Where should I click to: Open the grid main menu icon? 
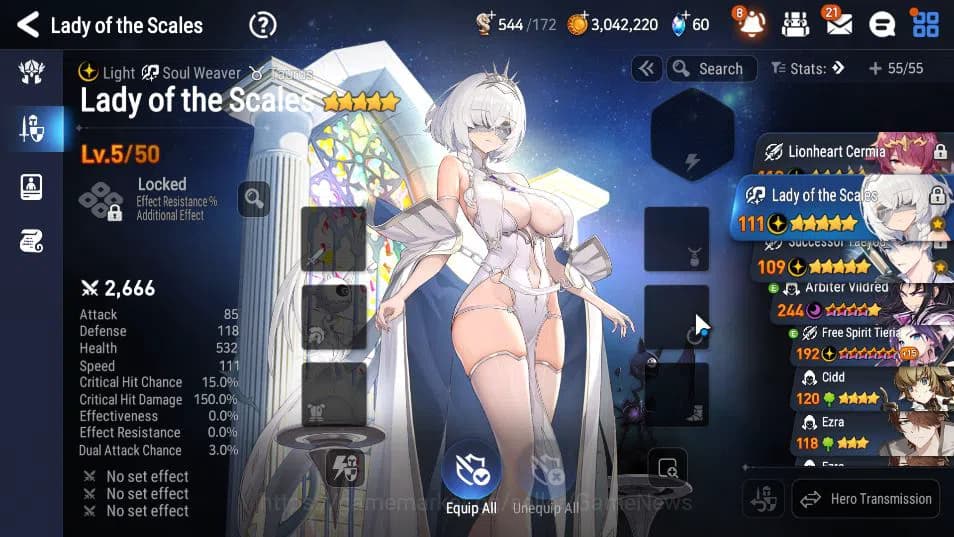point(925,24)
